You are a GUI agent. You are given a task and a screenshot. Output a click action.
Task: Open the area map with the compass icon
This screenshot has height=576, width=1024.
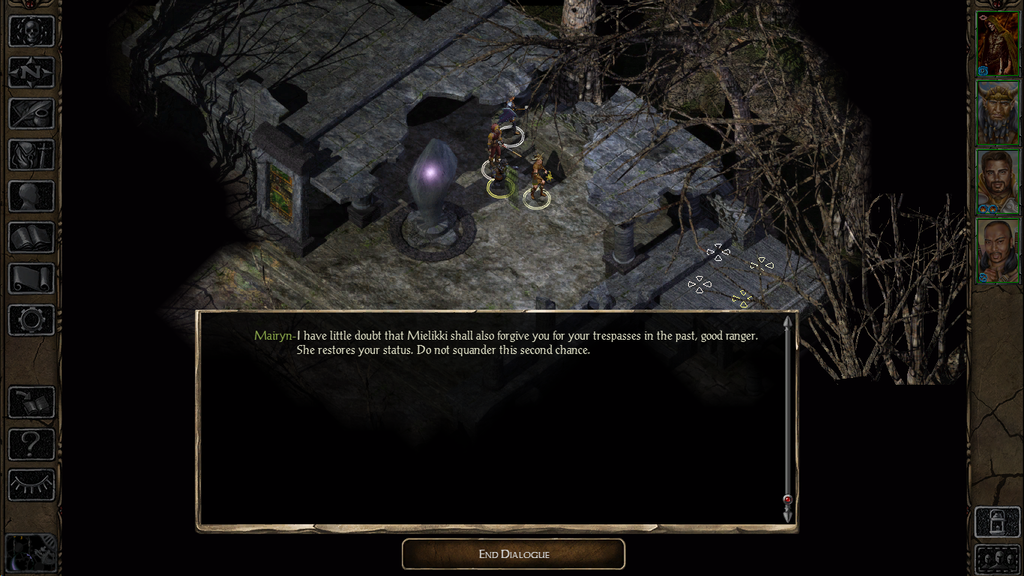pos(31,72)
